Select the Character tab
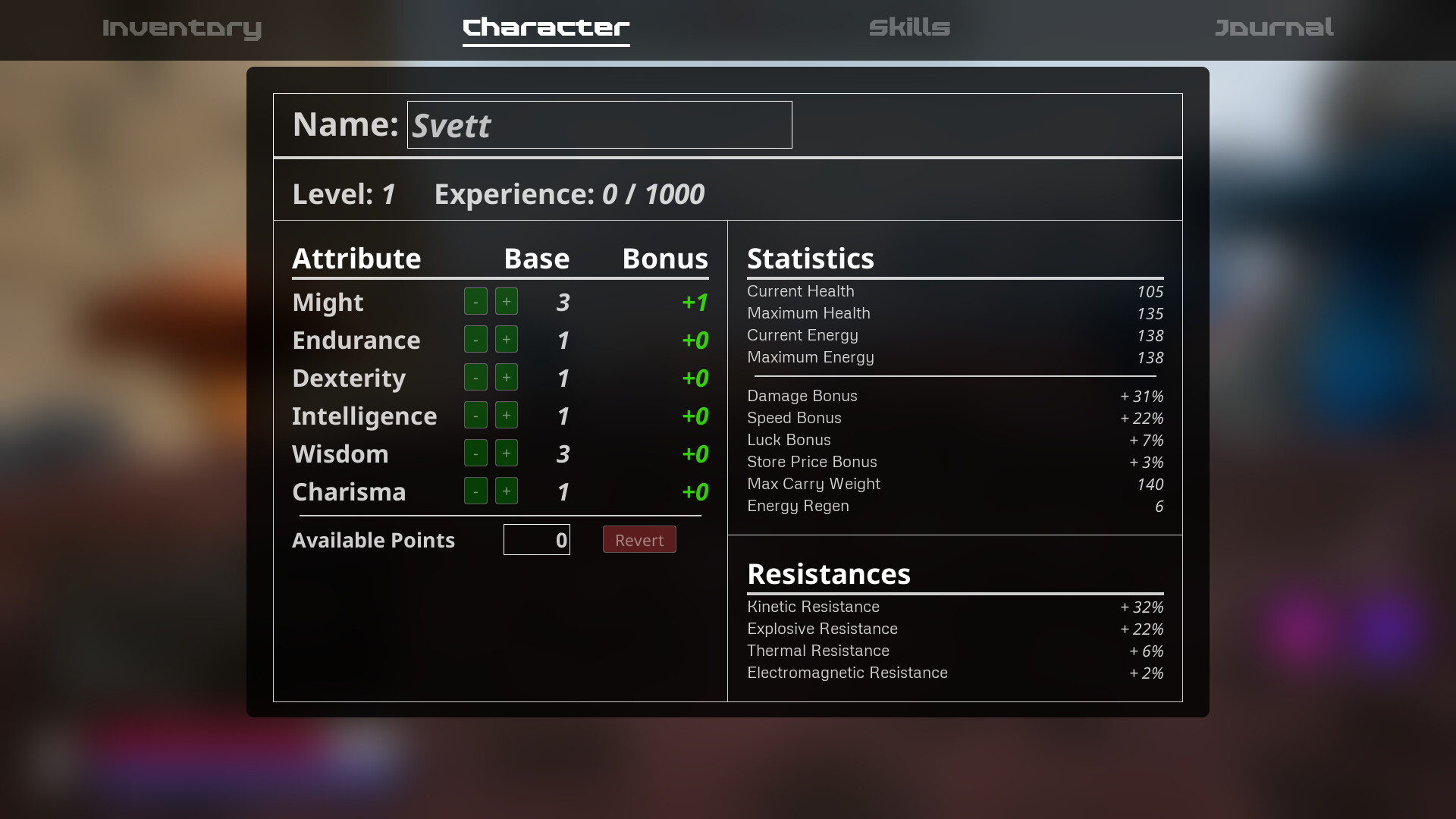This screenshot has height=819, width=1456. tap(546, 29)
